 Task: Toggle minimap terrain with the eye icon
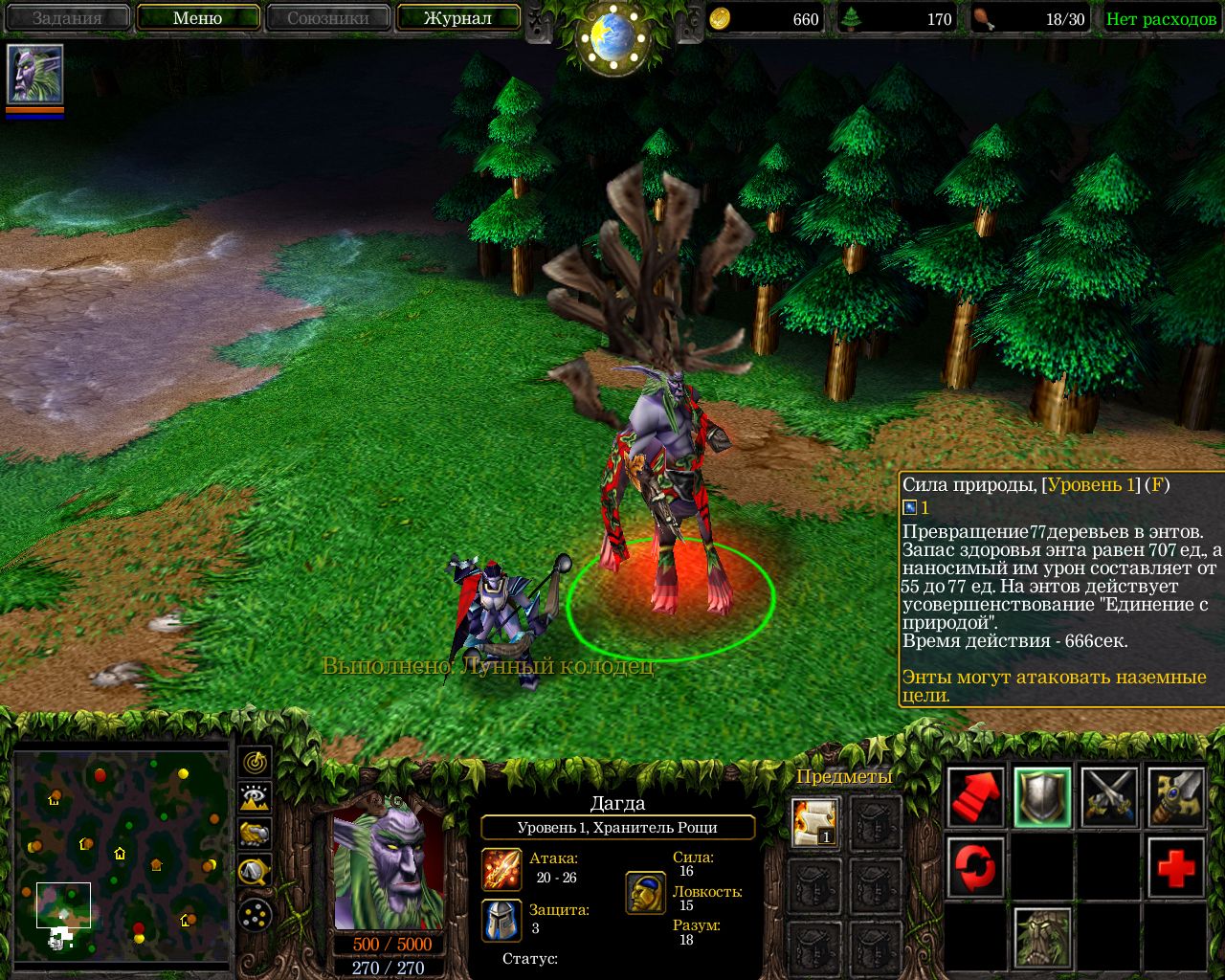click(255, 797)
